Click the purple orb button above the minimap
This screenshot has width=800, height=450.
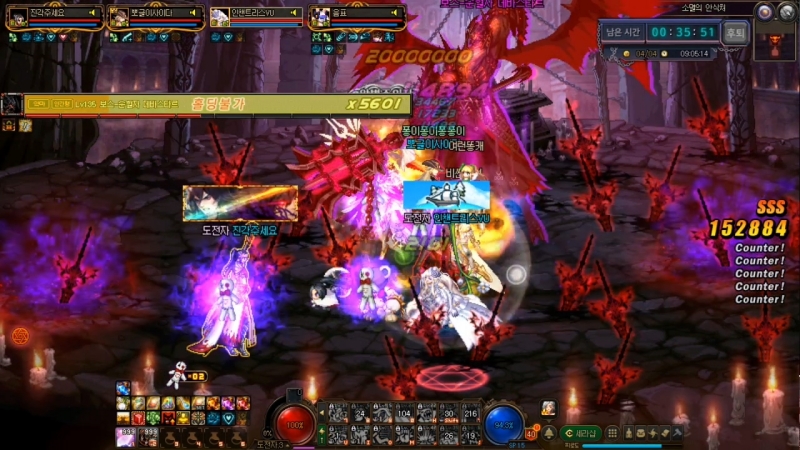click(764, 12)
